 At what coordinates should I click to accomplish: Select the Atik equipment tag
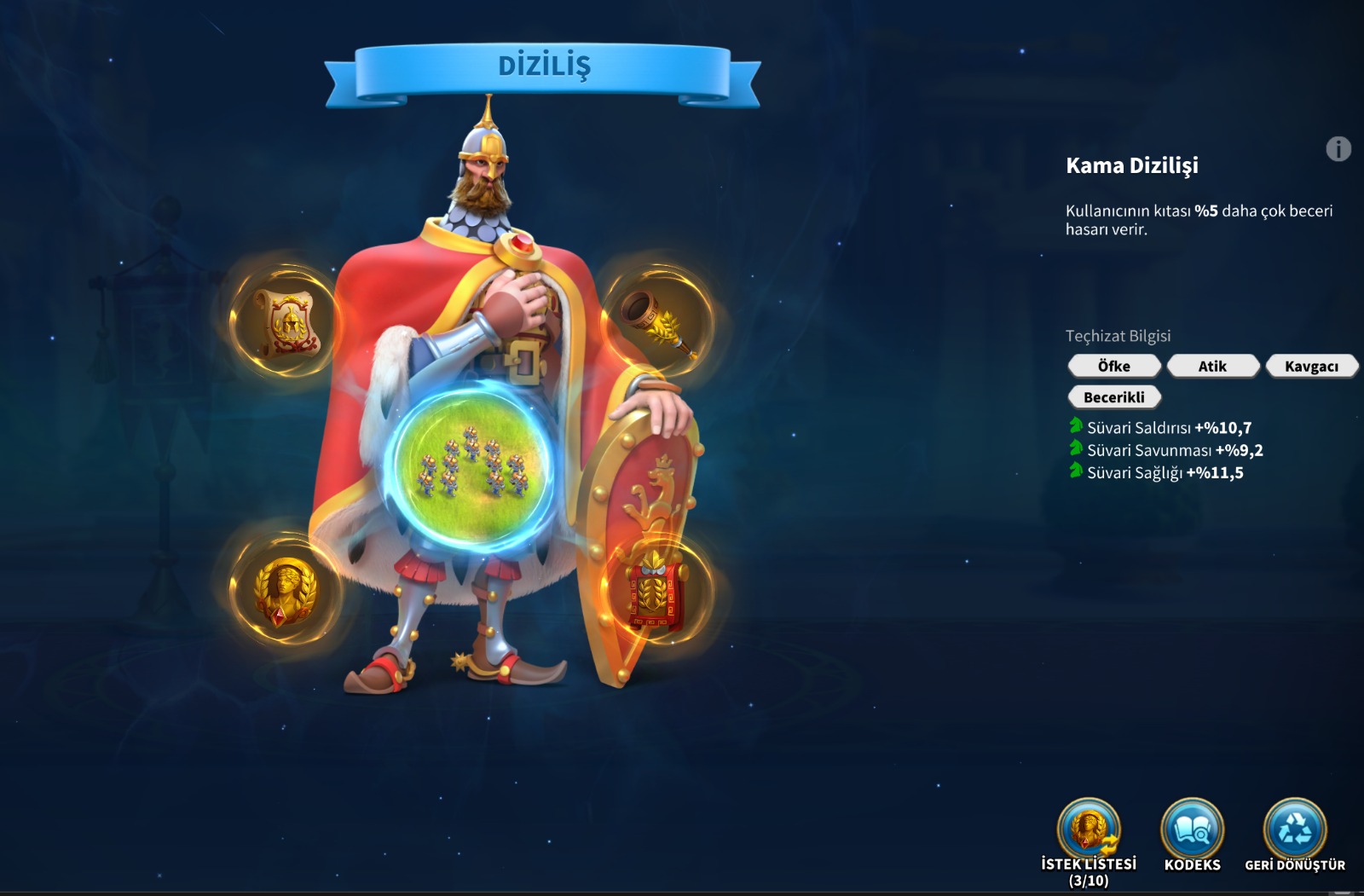1212,366
